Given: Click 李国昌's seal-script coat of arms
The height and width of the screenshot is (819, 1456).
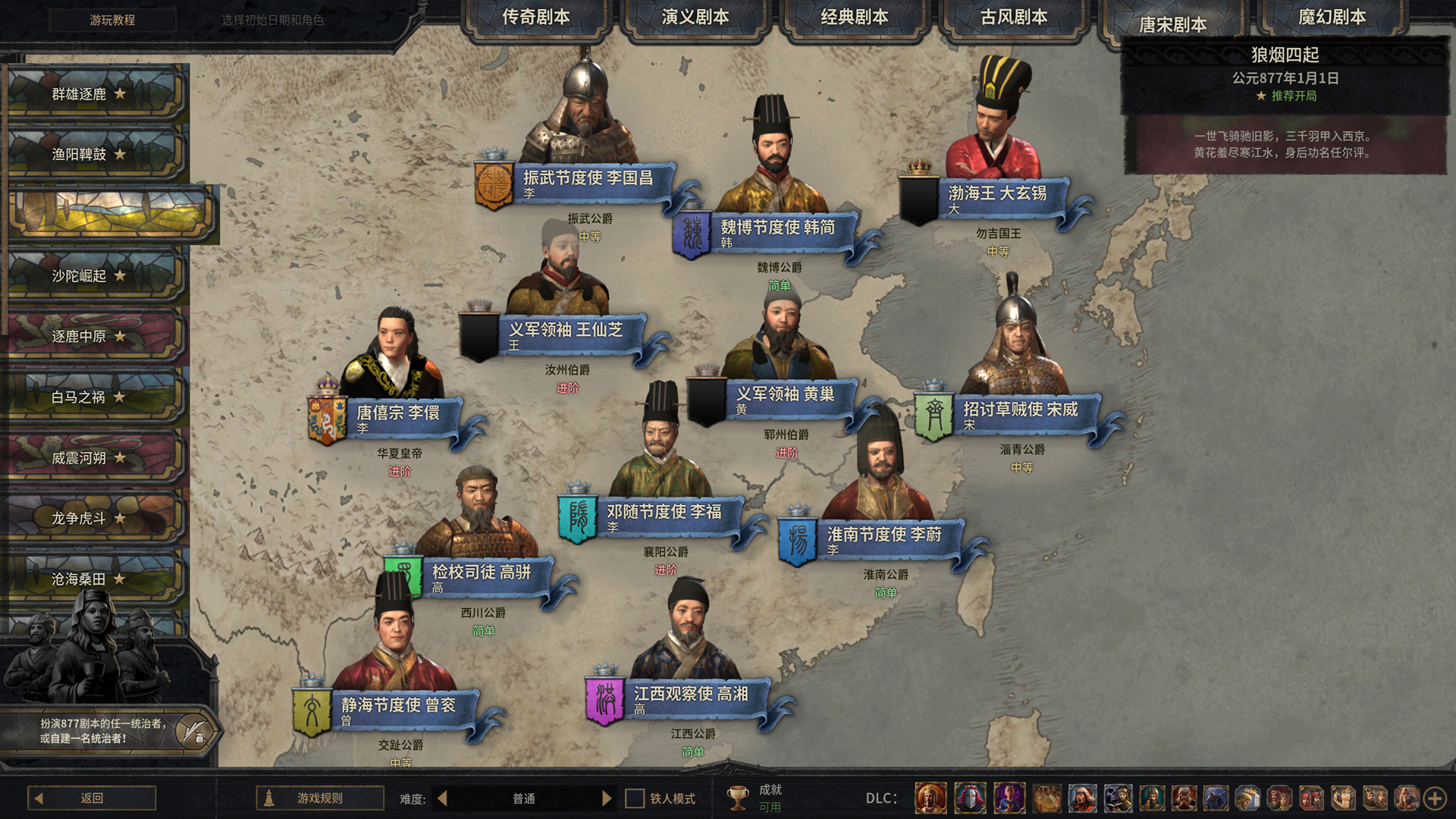Looking at the screenshot, I should (x=494, y=182).
